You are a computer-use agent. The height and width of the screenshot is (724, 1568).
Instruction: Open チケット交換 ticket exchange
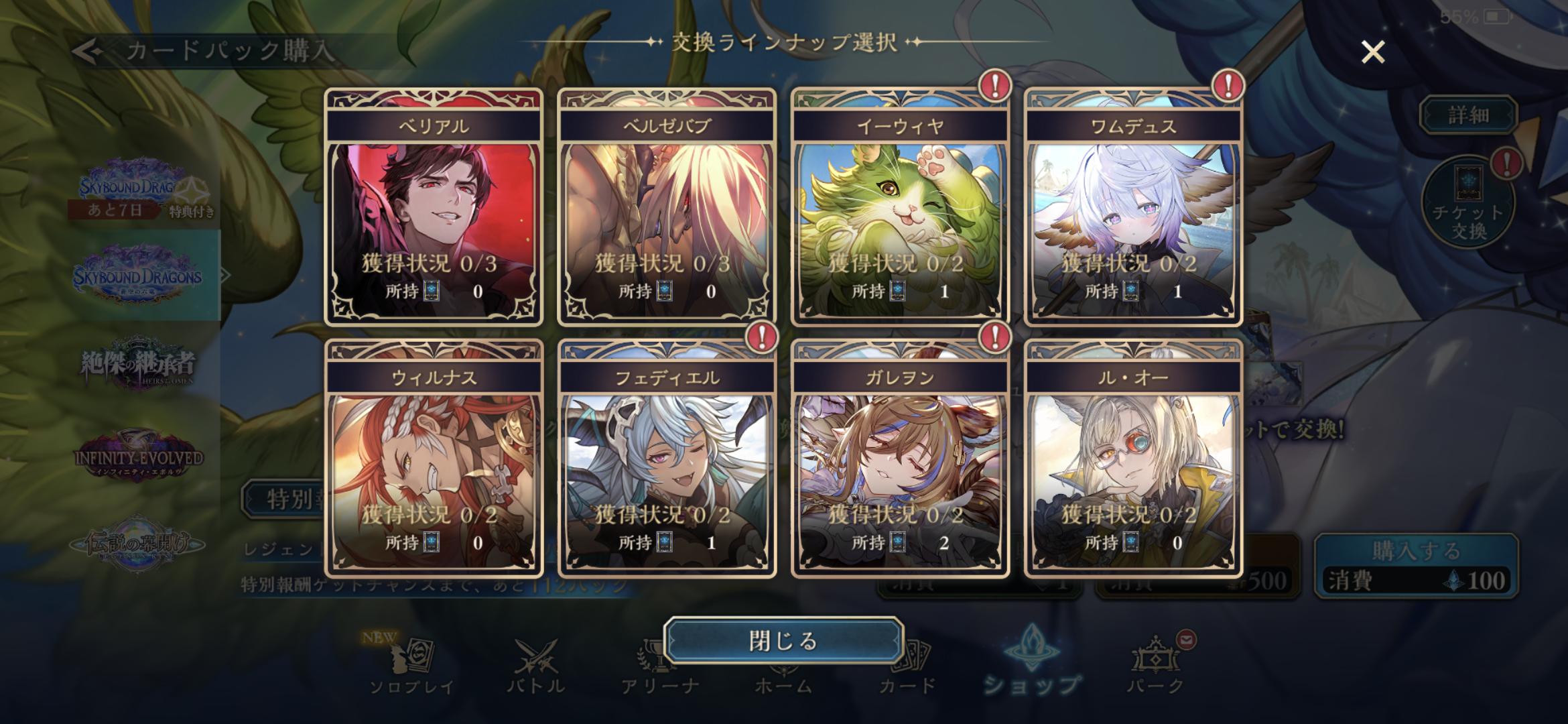(1468, 202)
